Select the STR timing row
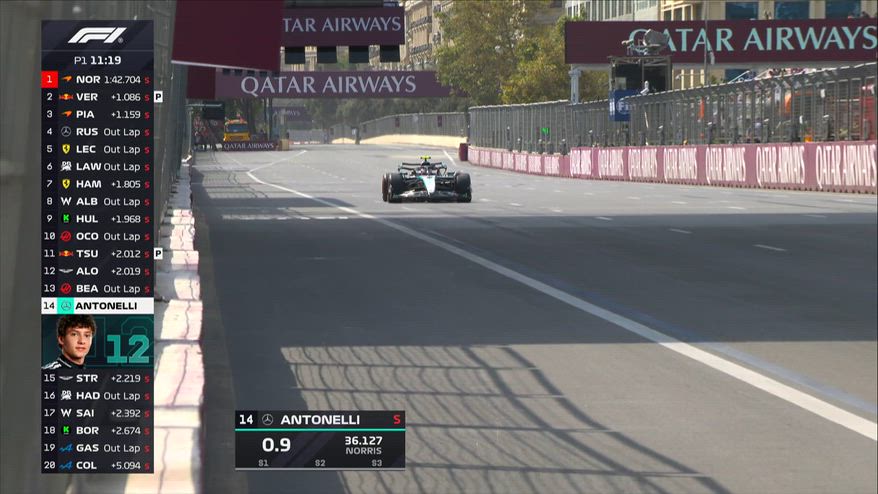The height and width of the screenshot is (494, 878). tap(97, 378)
